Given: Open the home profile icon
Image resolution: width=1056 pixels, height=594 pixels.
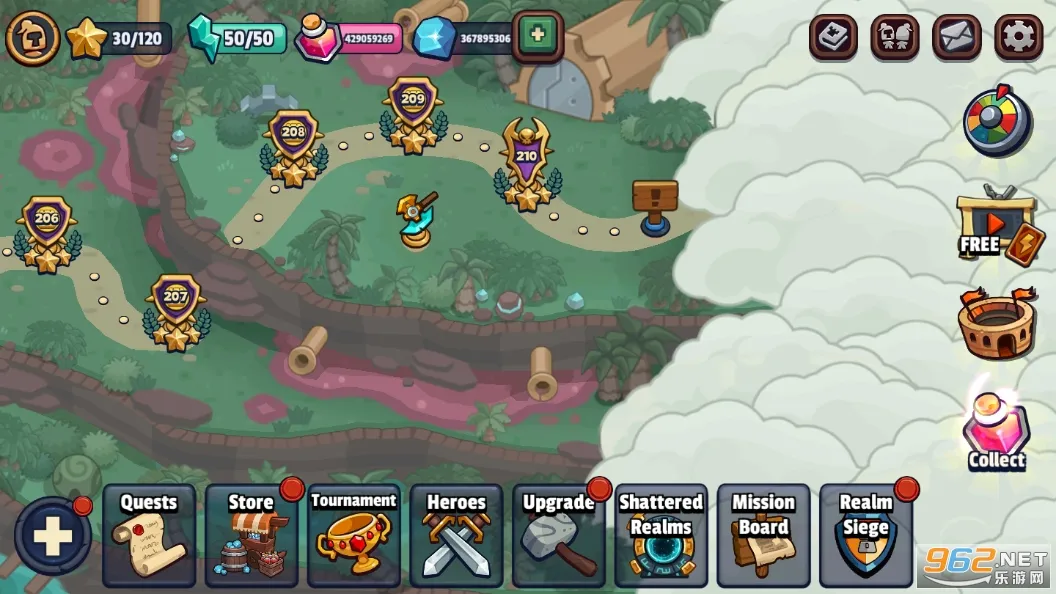Looking at the screenshot, I should 32,37.
